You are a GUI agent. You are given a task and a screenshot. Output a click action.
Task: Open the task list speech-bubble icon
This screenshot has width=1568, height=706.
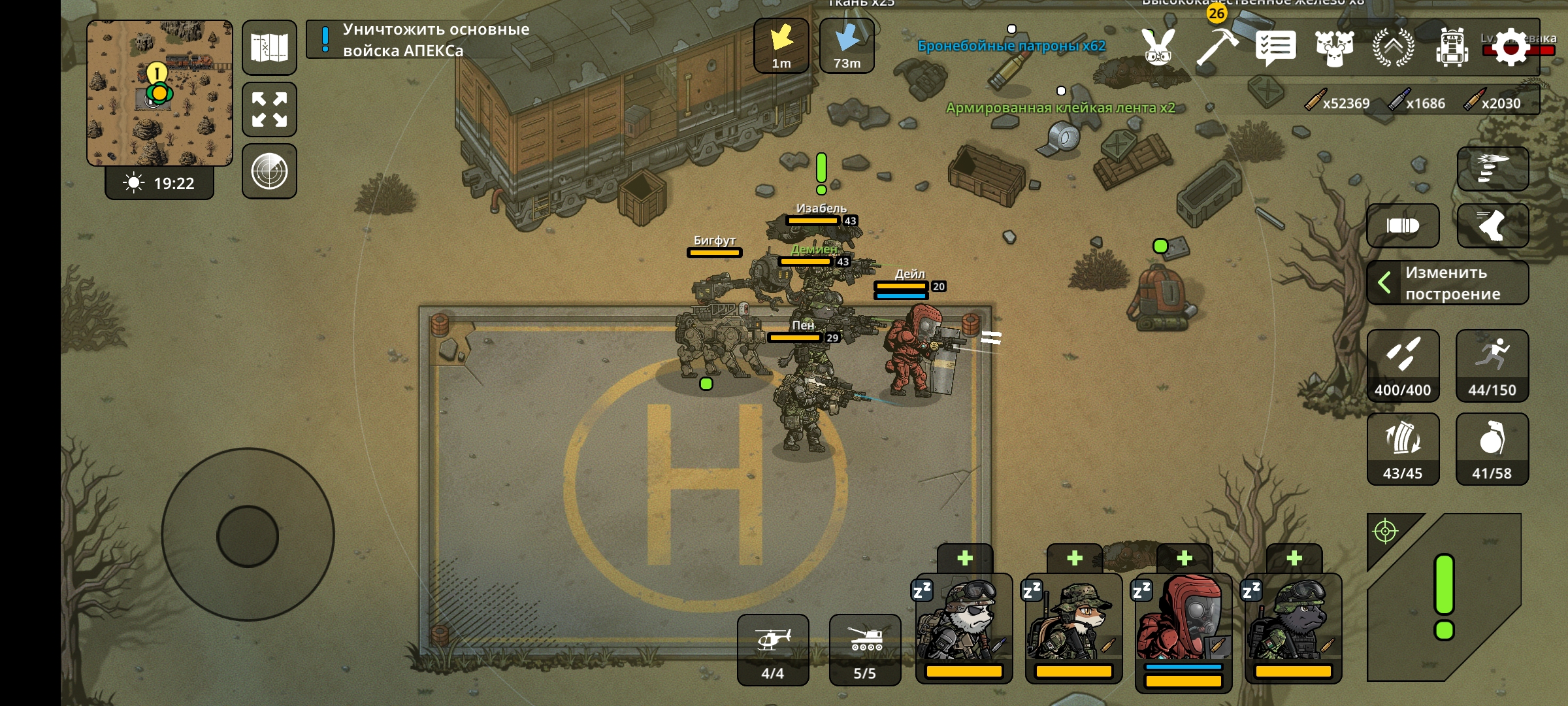coord(1275,48)
